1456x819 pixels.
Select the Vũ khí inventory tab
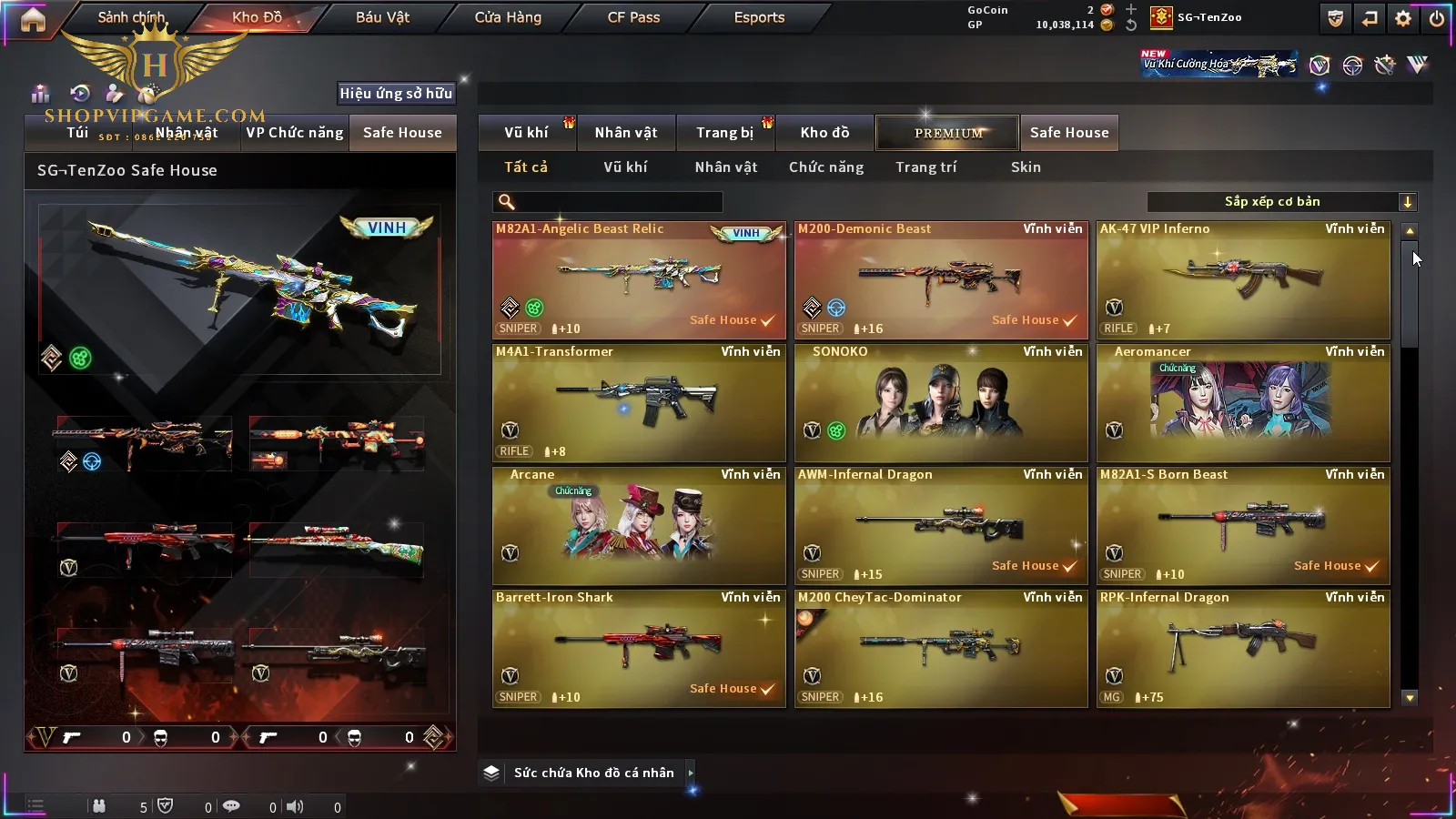pyautogui.click(x=526, y=133)
